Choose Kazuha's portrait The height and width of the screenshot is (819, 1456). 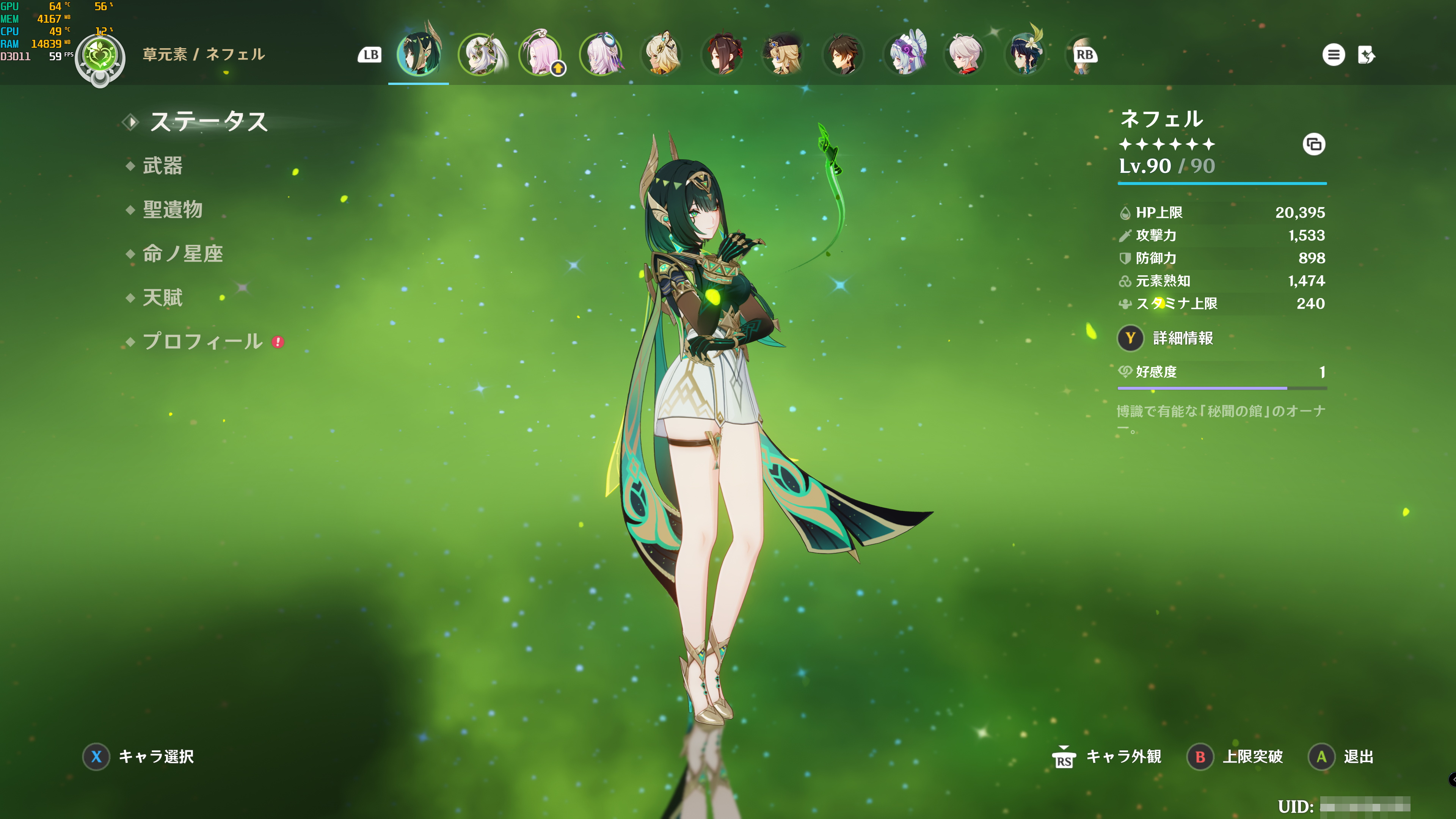(x=965, y=55)
